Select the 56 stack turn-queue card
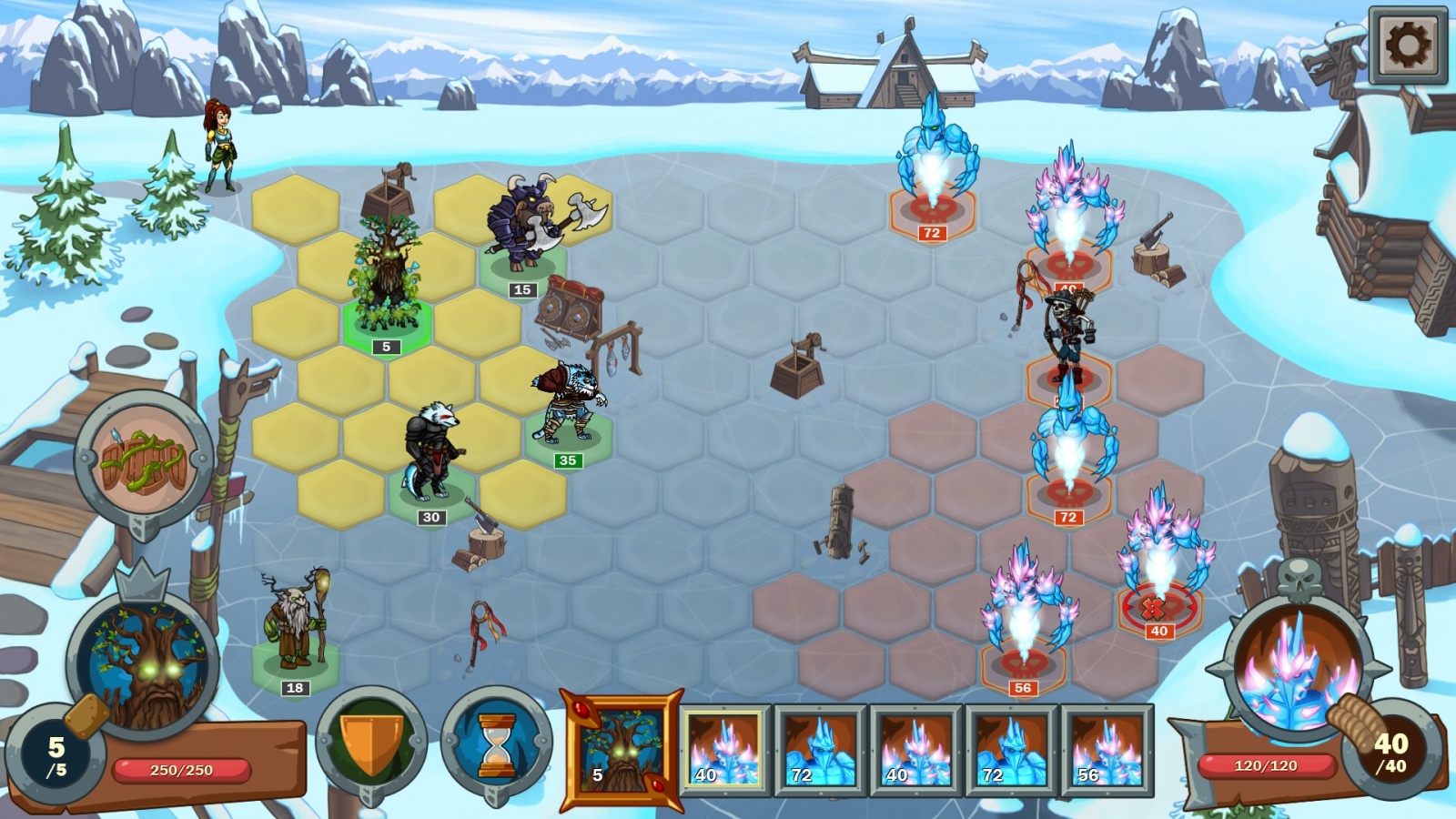The width and height of the screenshot is (1456, 819). pyautogui.click(x=1107, y=750)
